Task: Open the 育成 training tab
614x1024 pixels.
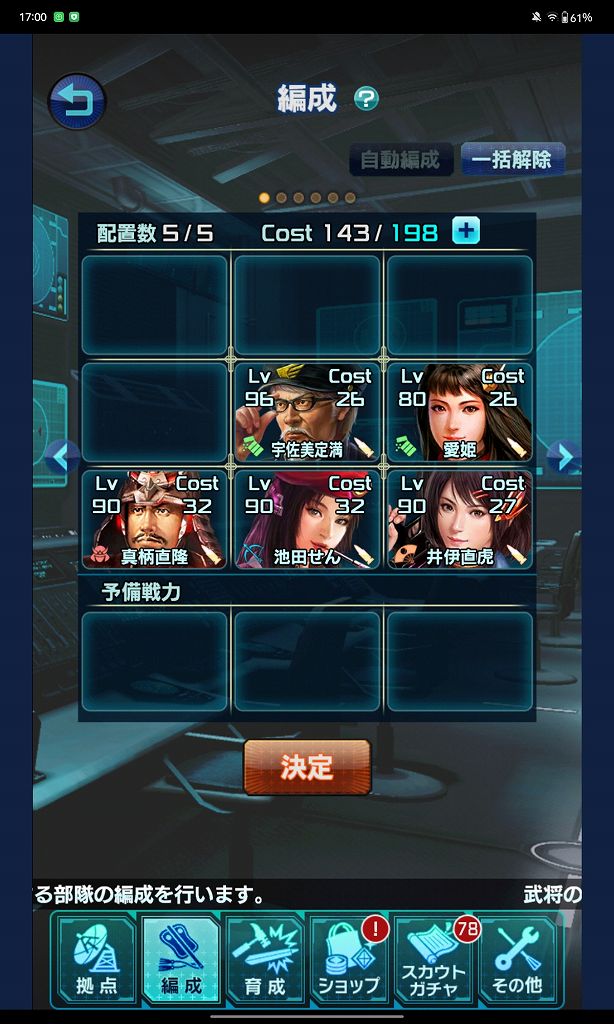Action: (265, 960)
